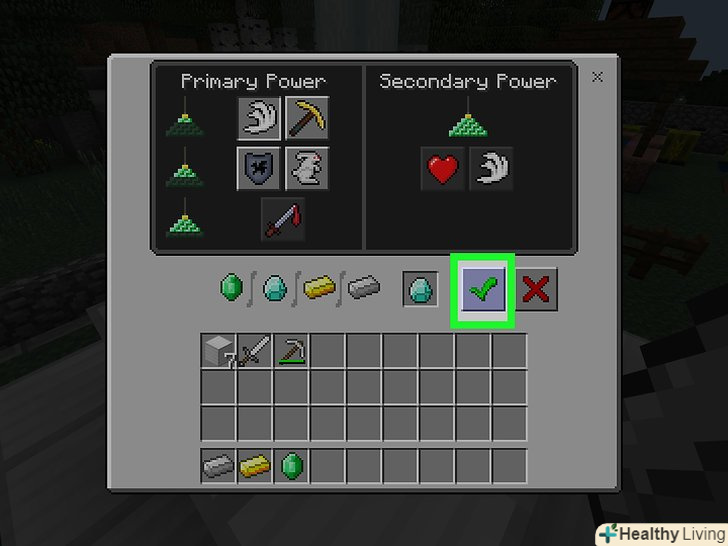Pick up the gray block stack in inventory
This screenshot has height=546, width=728.
[x=219, y=352]
